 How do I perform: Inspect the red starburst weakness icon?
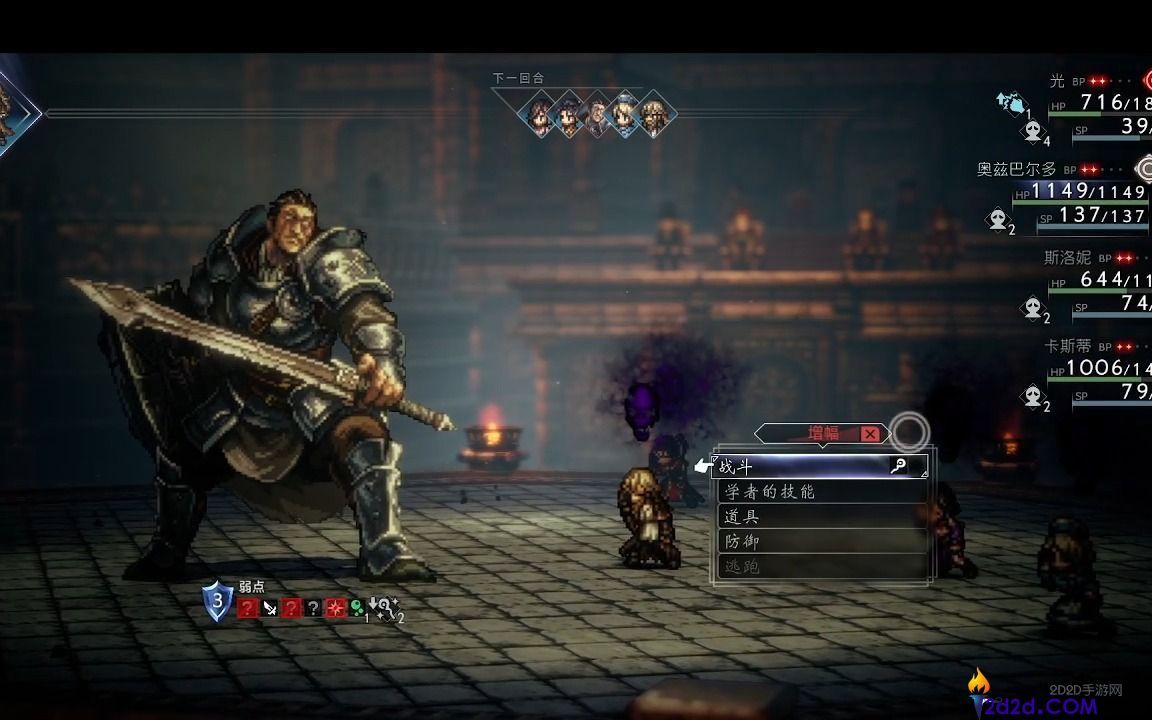point(337,608)
